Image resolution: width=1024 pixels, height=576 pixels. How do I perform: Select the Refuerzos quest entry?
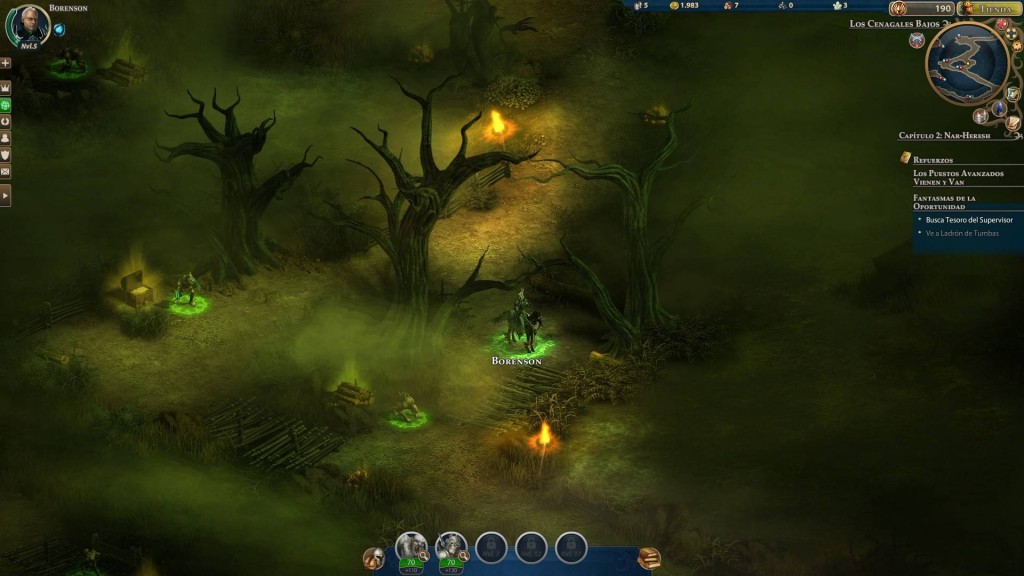tap(933, 159)
